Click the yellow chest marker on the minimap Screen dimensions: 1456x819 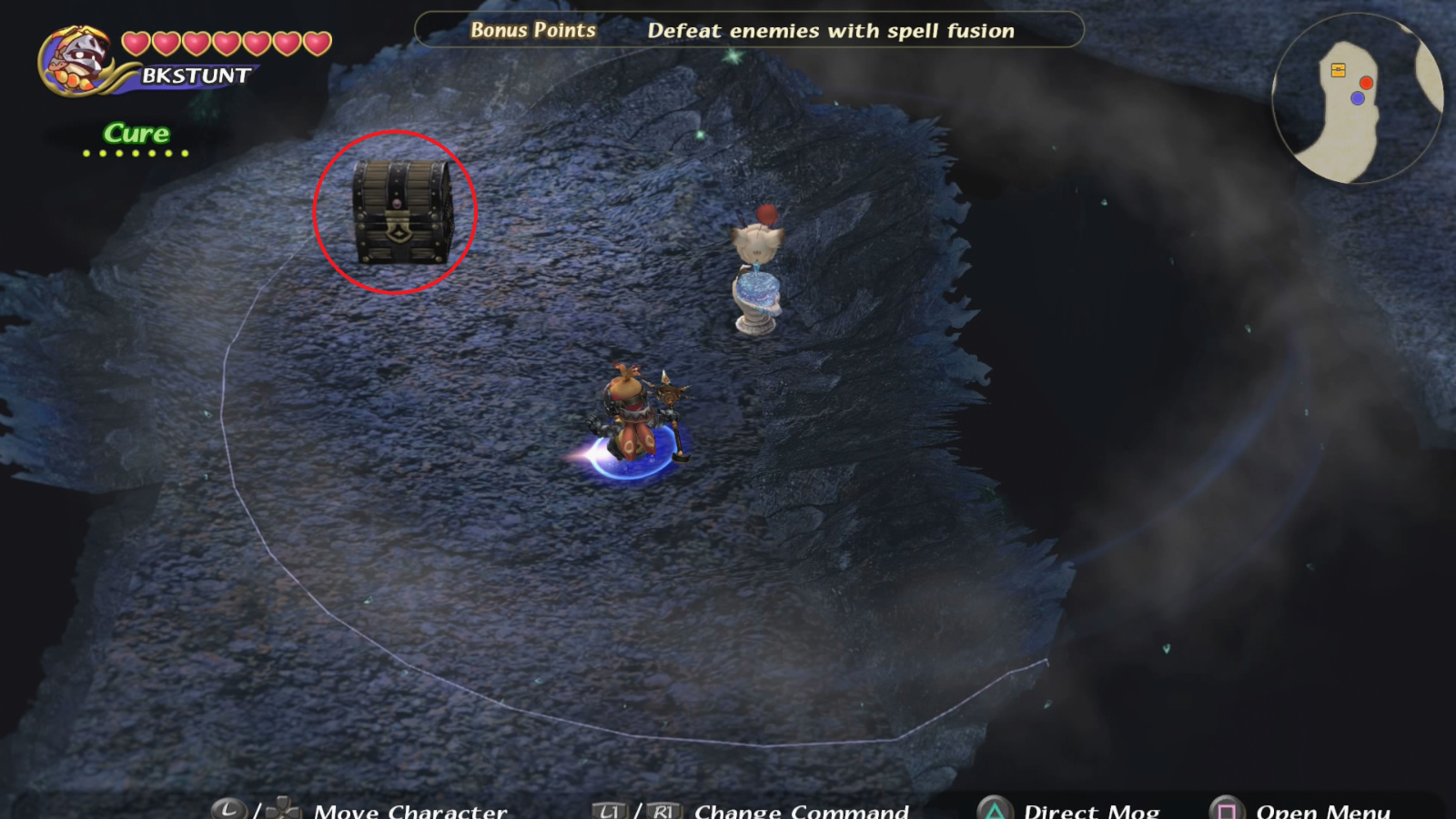point(1338,69)
